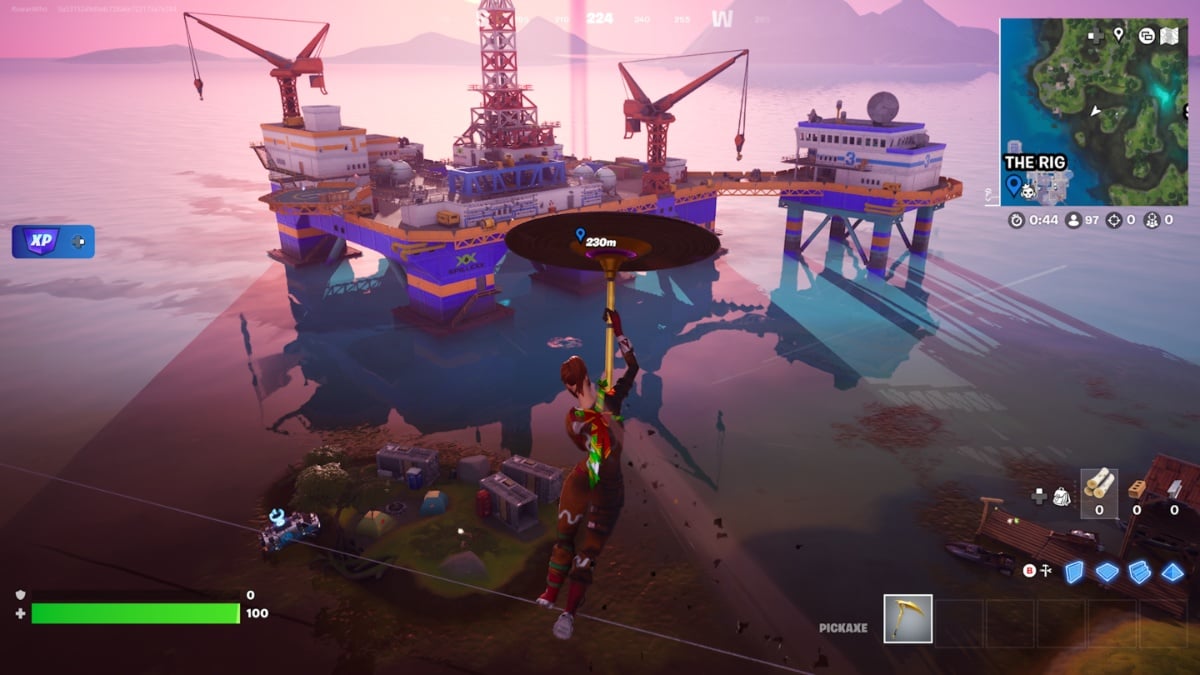
Task: Switch to the brick building material
Action: pos(1136,487)
